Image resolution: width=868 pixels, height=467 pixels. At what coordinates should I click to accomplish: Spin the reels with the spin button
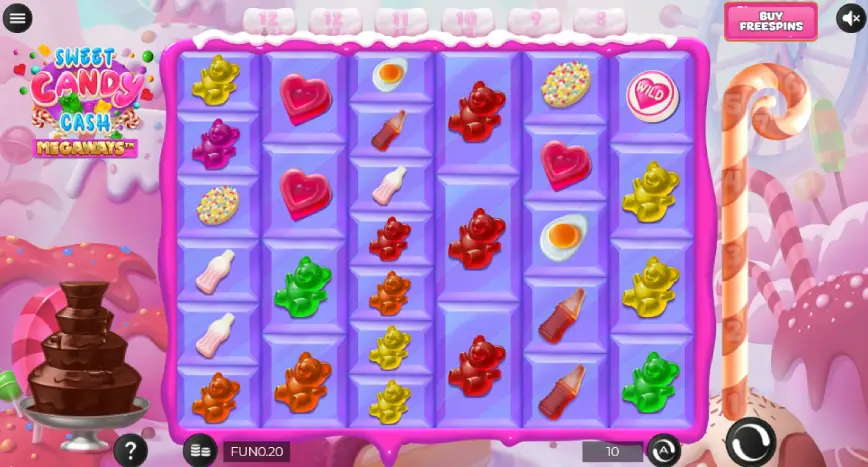pos(750,441)
